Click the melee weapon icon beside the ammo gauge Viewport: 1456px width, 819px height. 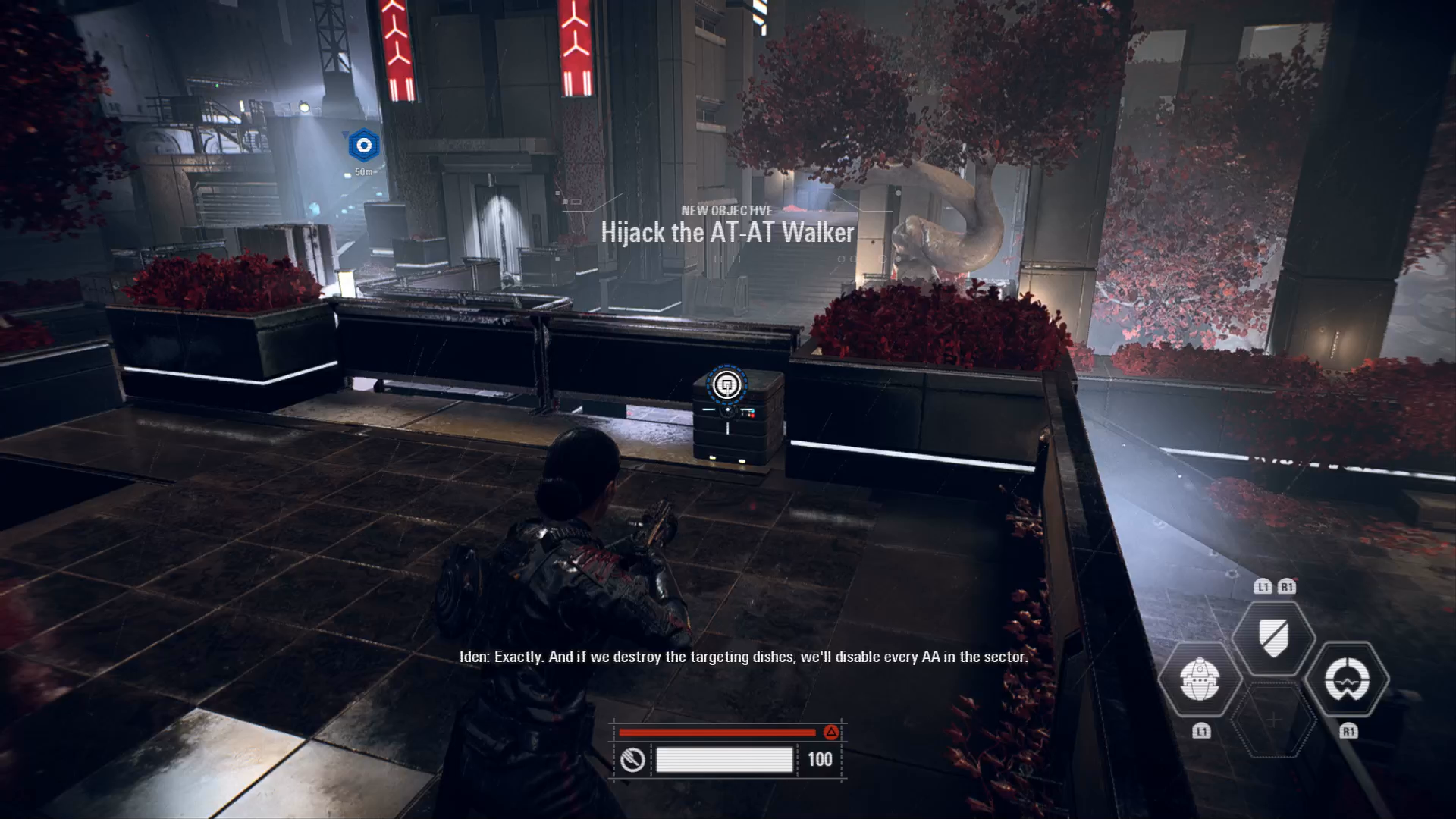[x=634, y=759]
